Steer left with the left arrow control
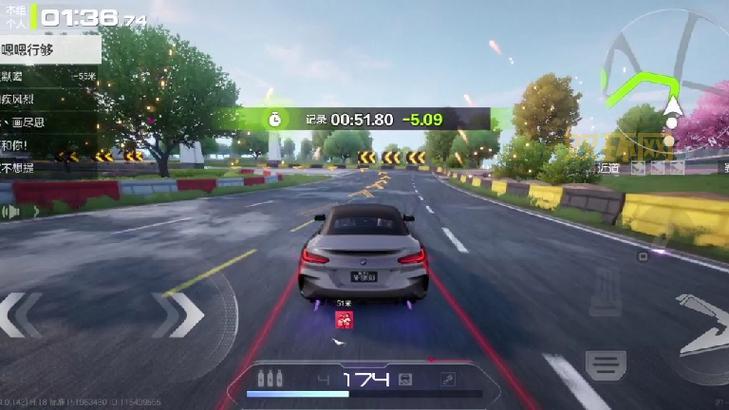Viewport: 729px width, 410px height. (x=22, y=315)
